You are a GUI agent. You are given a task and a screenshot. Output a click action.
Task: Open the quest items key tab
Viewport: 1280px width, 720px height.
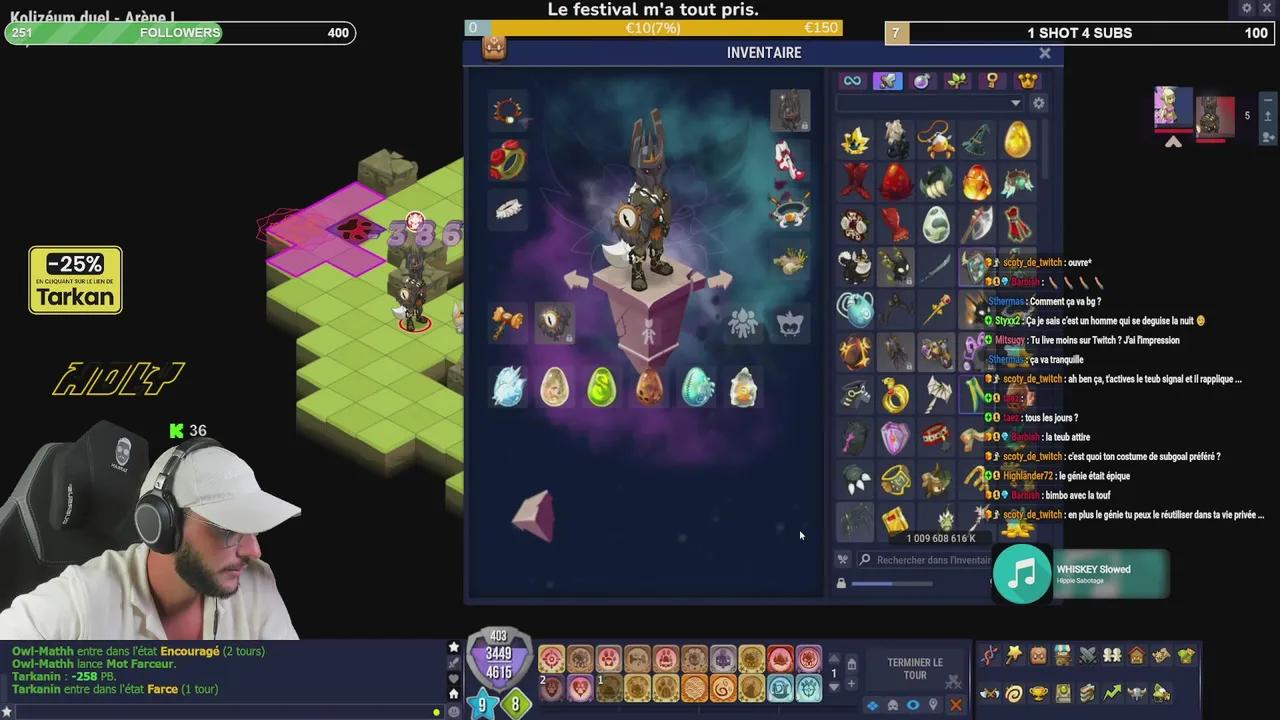(992, 81)
